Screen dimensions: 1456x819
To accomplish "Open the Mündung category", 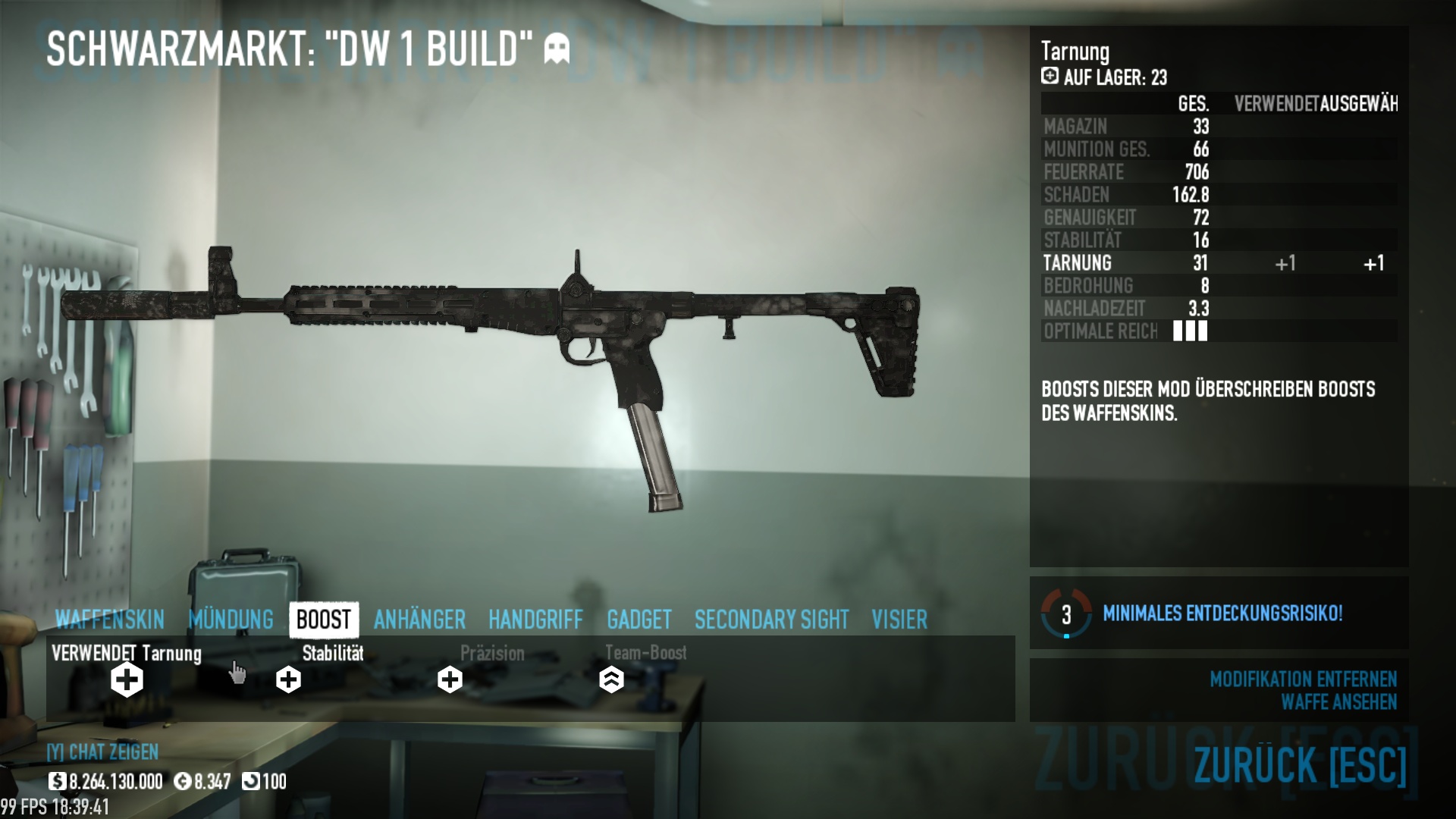I will coord(231,620).
